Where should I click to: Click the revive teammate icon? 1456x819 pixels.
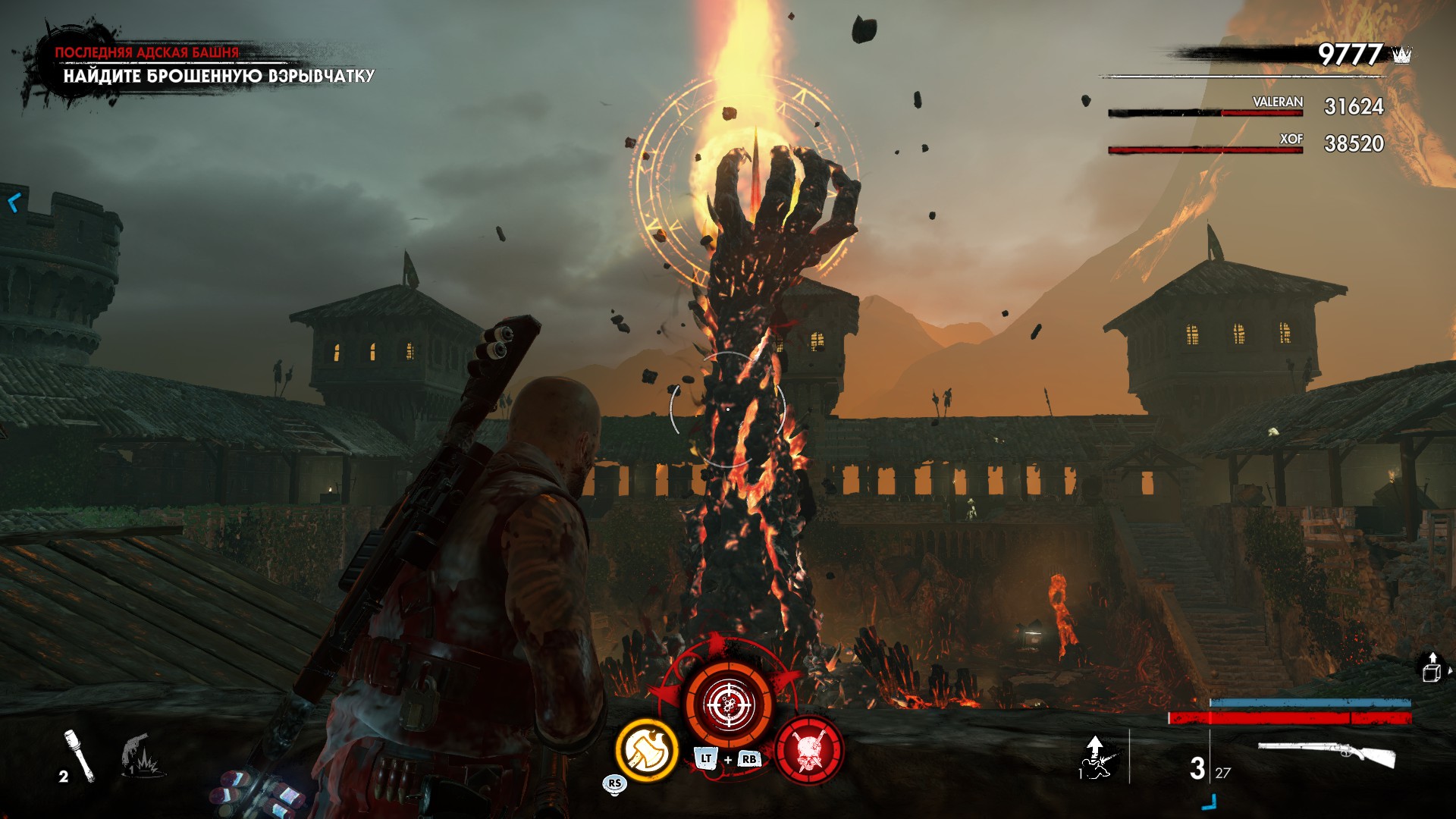click(1096, 758)
